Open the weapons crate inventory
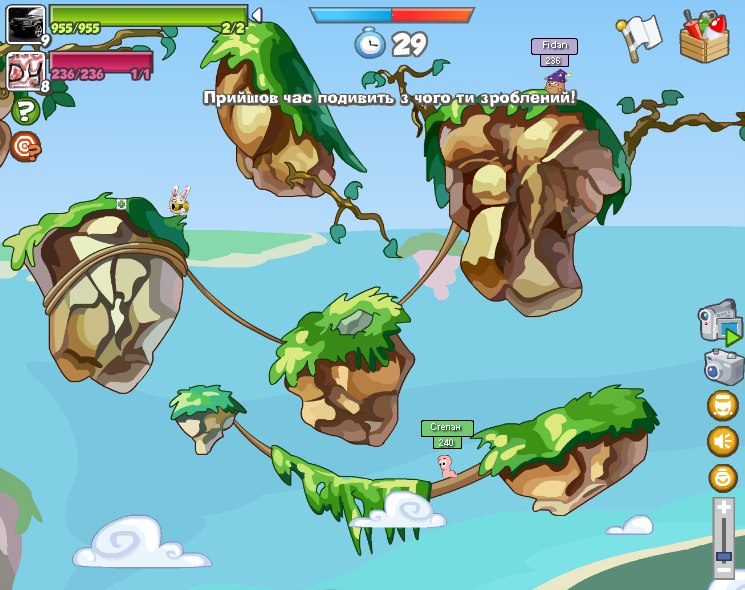 click(704, 37)
